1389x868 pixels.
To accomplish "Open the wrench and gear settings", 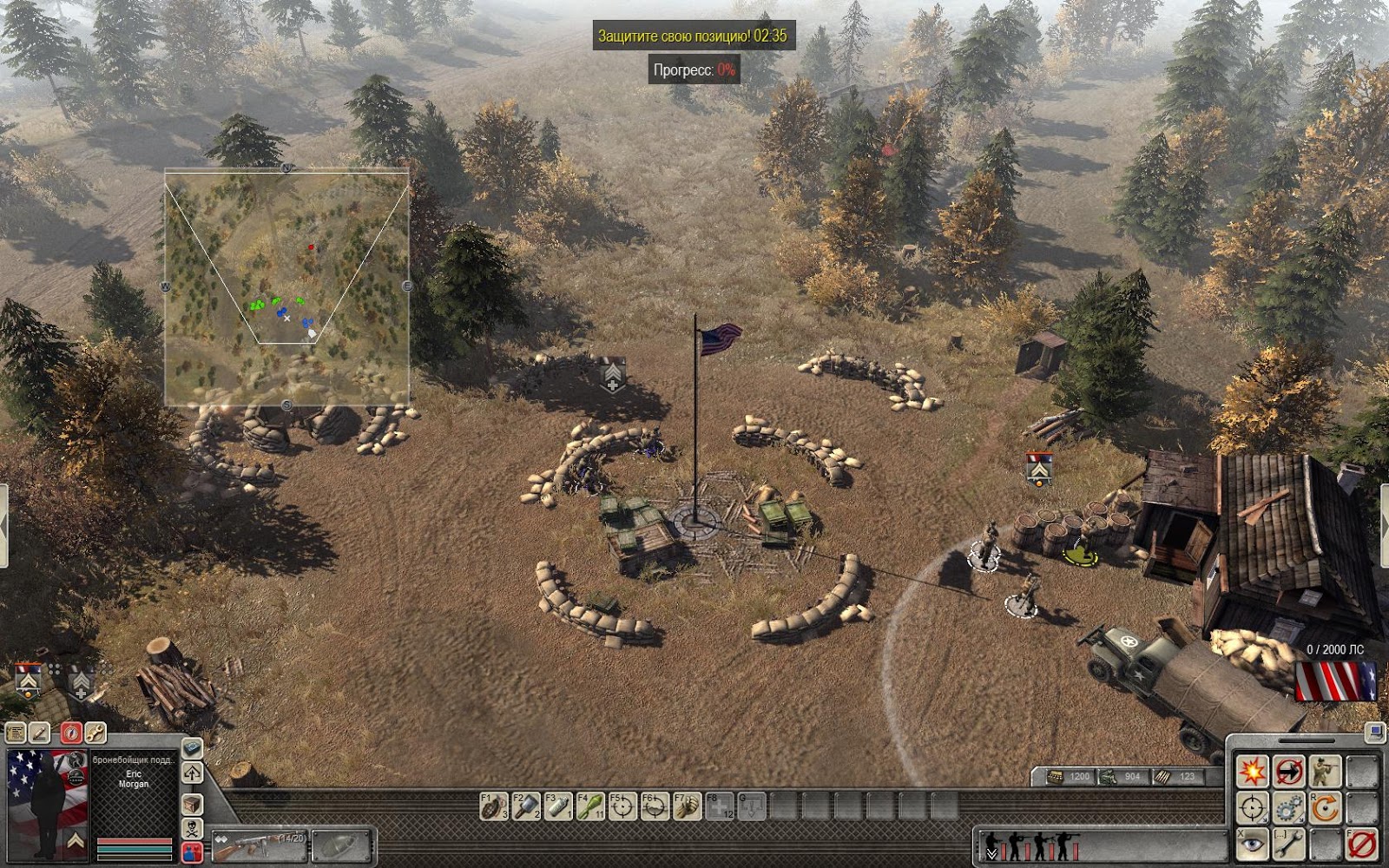I will [95, 733].
